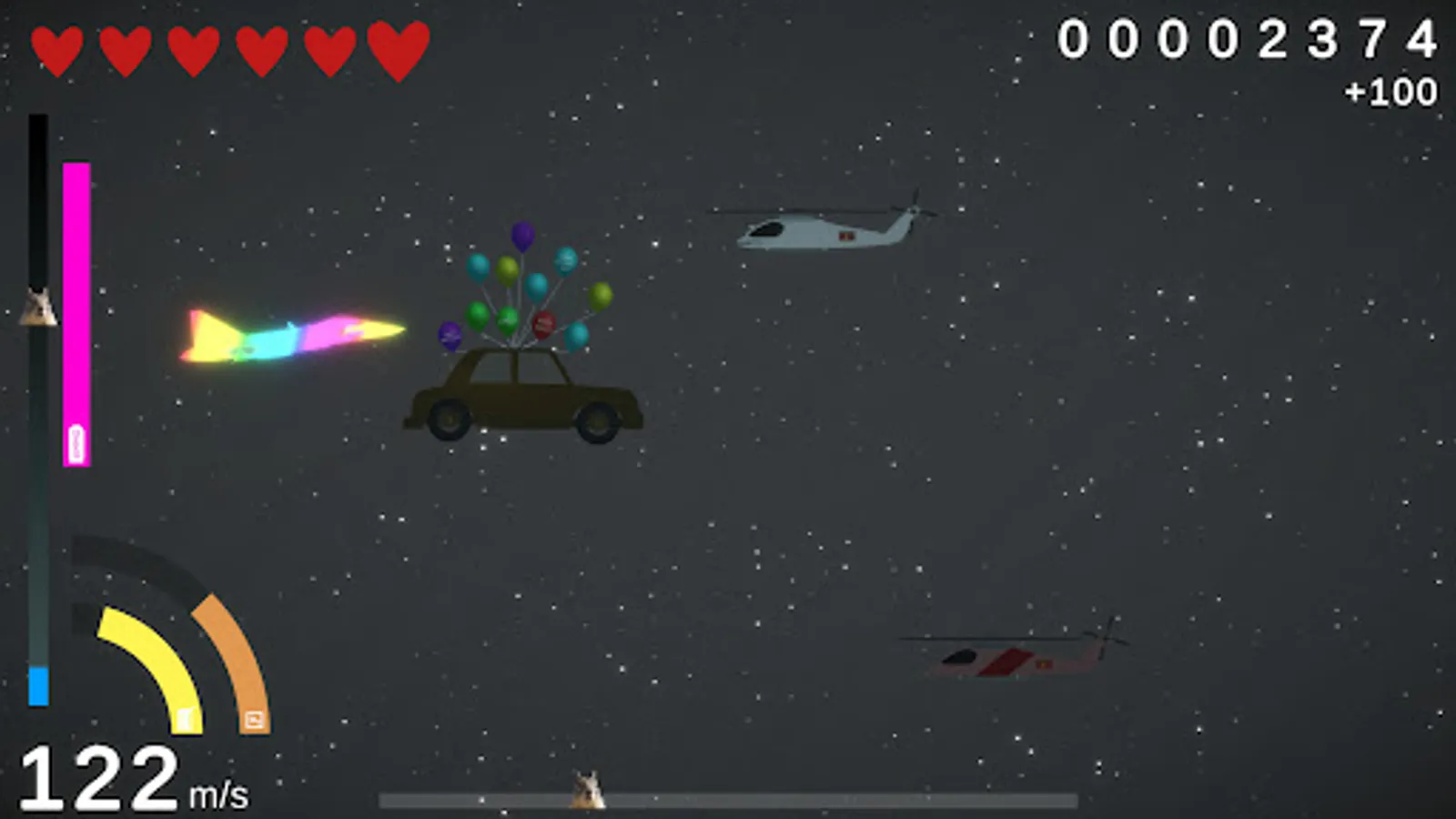Toggle the blue marker at the gauge bottom
The height and width of the screenshot is (819, 1456).
click(37, 687)
